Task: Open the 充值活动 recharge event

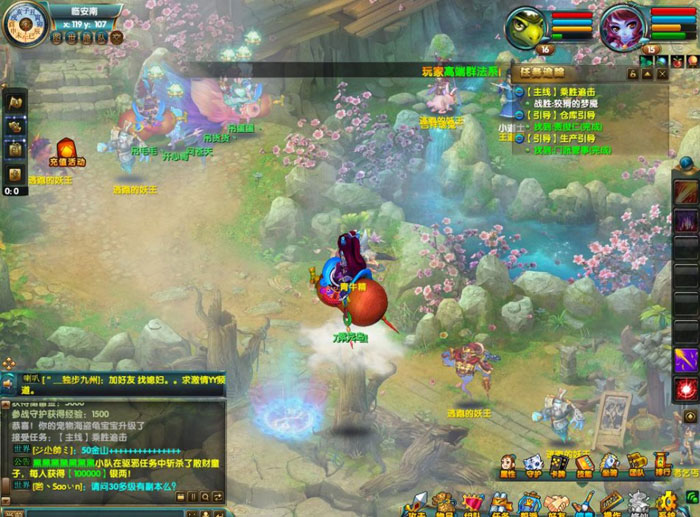Action: tap(68, 151)
